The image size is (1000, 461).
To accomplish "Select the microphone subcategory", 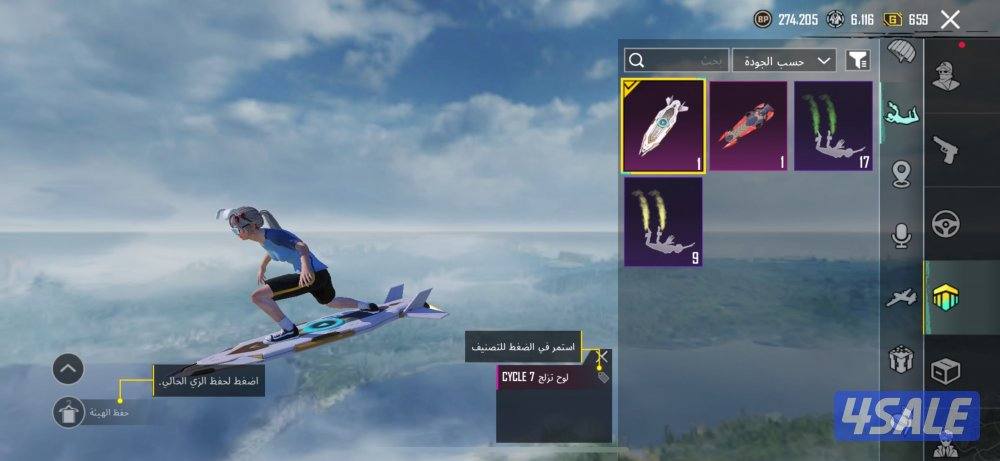I will click(x=902, y=236).
